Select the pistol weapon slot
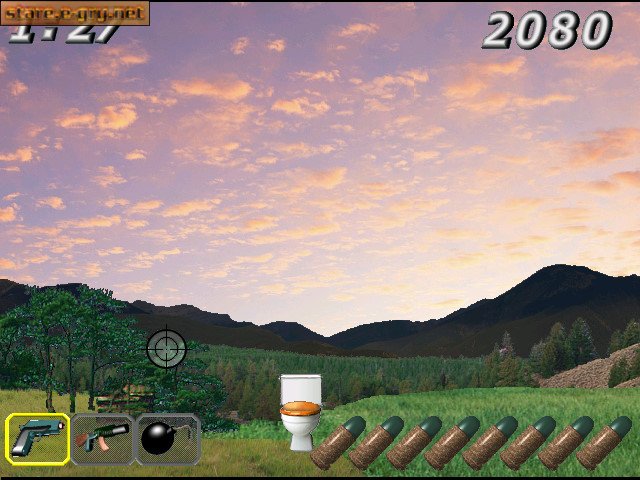The height and width of the screenshot is (480, 640). [x=38, y=438]
